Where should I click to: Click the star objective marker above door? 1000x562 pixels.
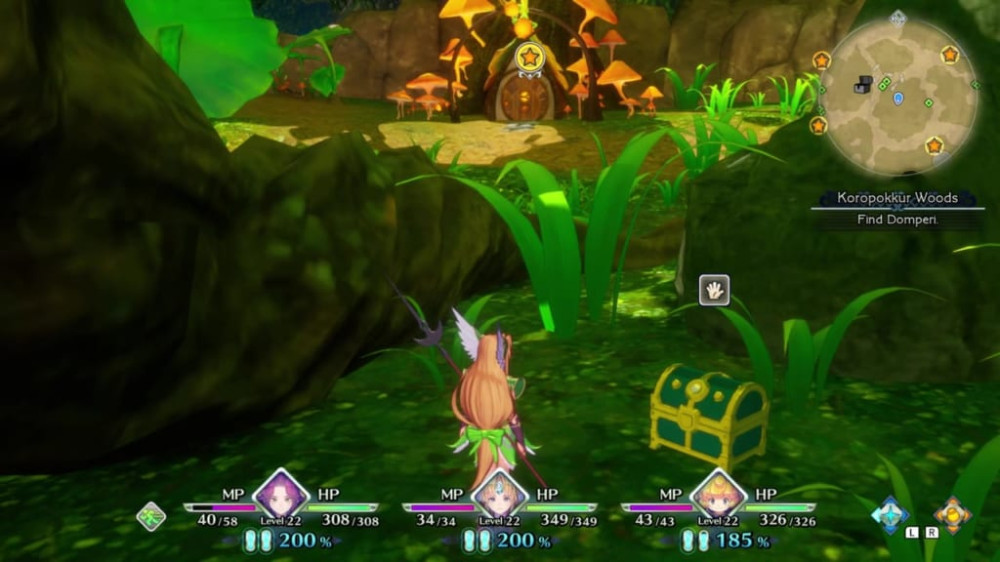529,57
